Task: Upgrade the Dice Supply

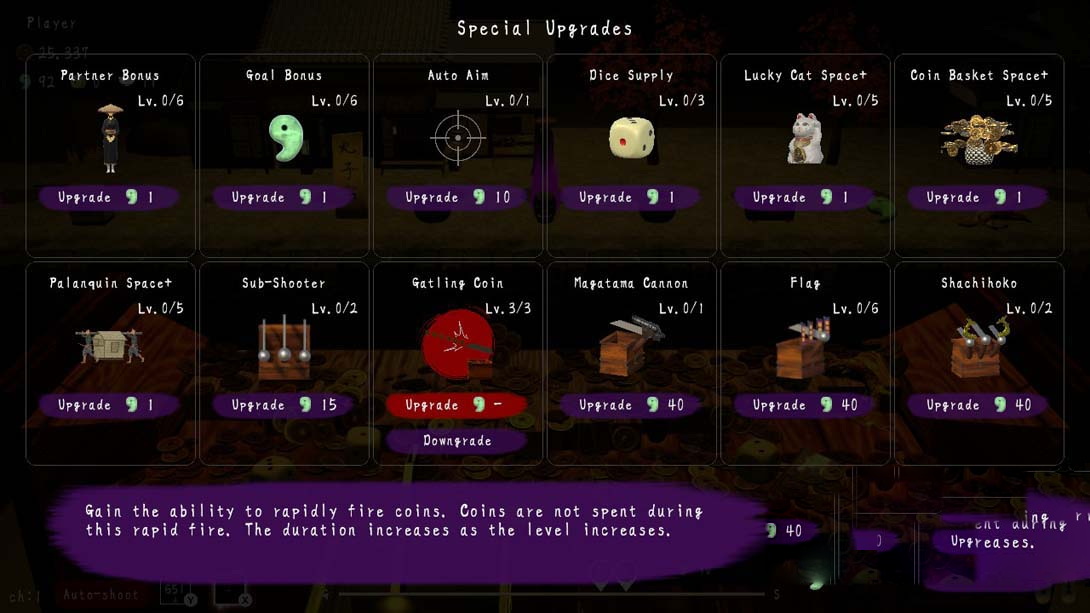Action: 631,197
